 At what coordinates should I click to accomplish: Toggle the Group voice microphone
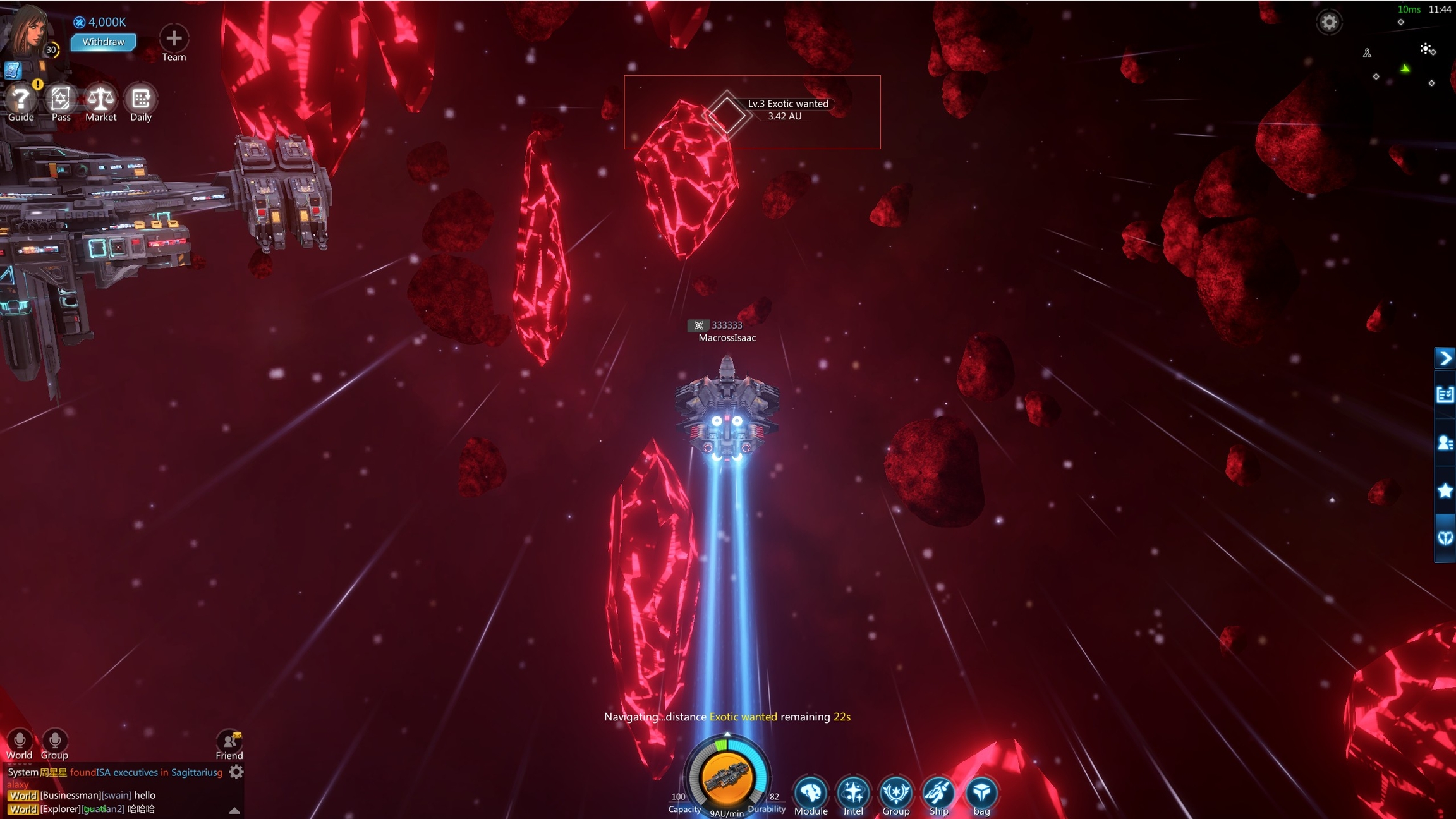54,741
